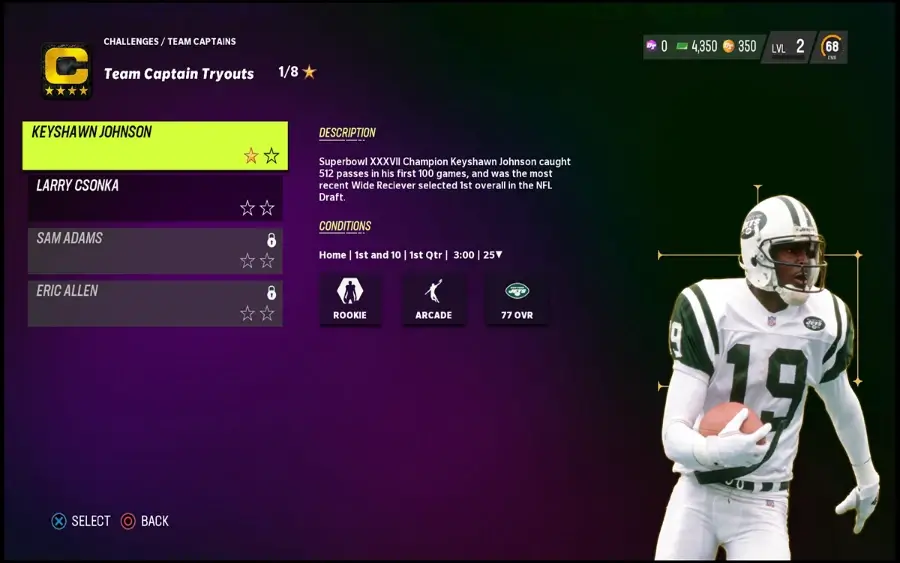Open the 68 overall rating badge
This screenshot has height=563, width=900.
click(831, 47)
